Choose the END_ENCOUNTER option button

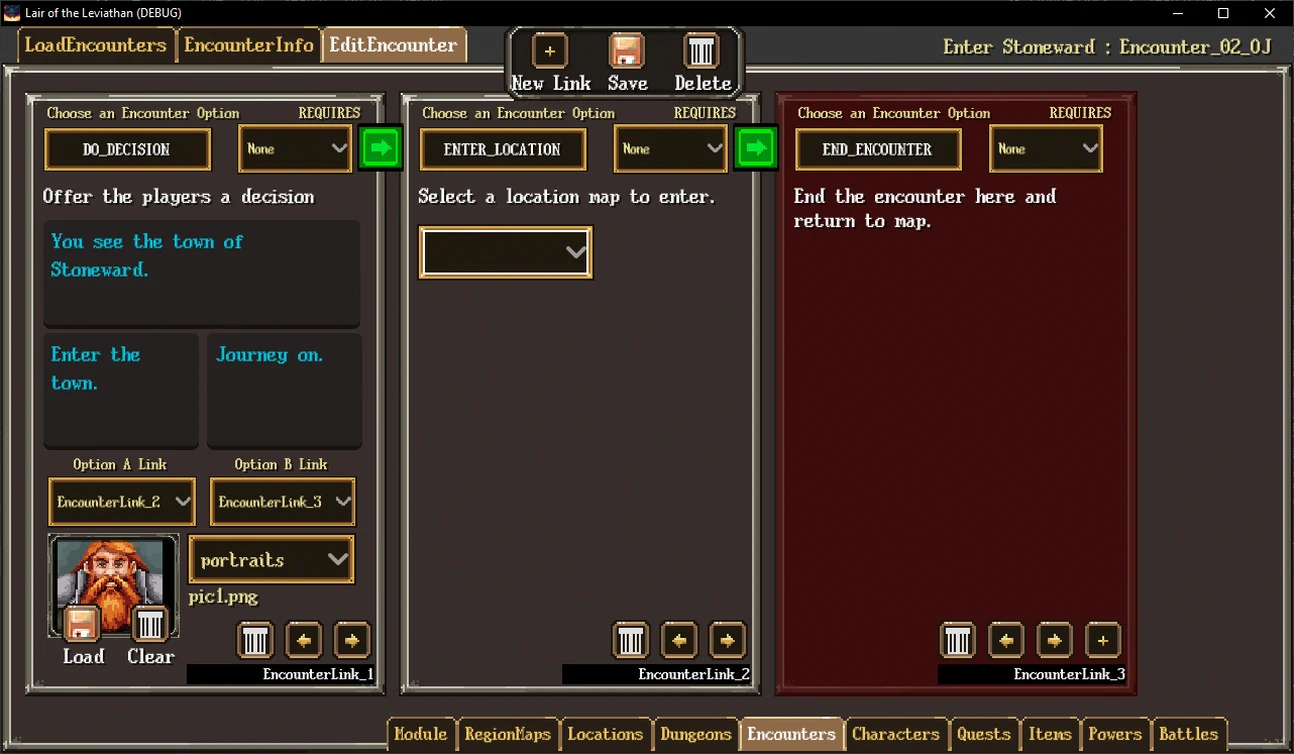click(878, 150)
